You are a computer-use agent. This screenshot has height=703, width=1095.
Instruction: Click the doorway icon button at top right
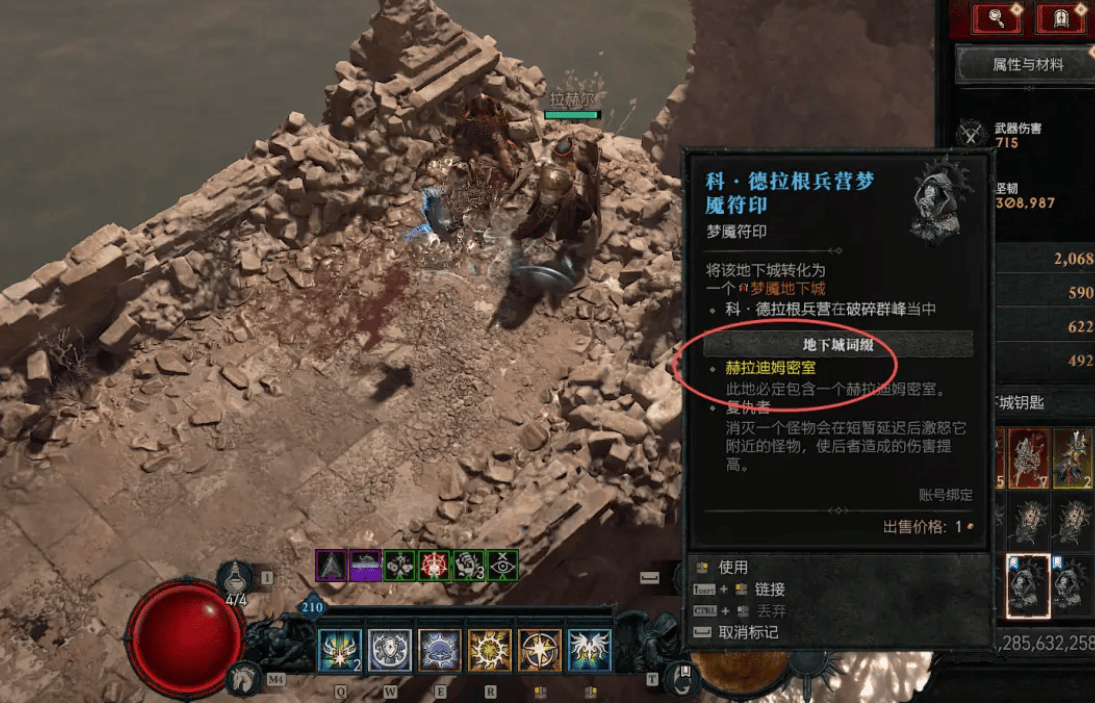[x=1061, y=17]
